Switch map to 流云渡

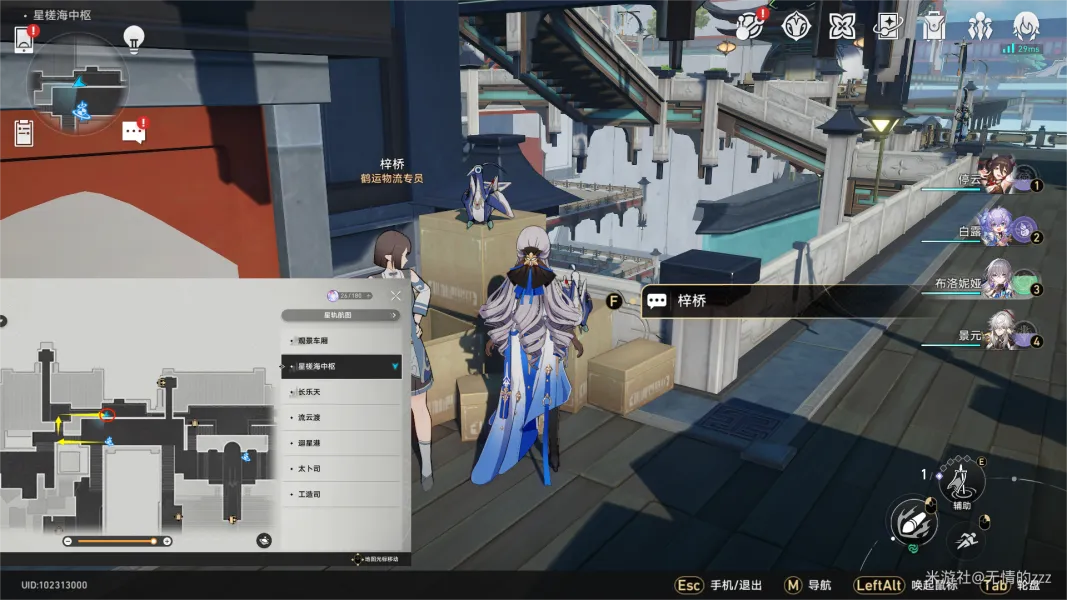point(340,417)
